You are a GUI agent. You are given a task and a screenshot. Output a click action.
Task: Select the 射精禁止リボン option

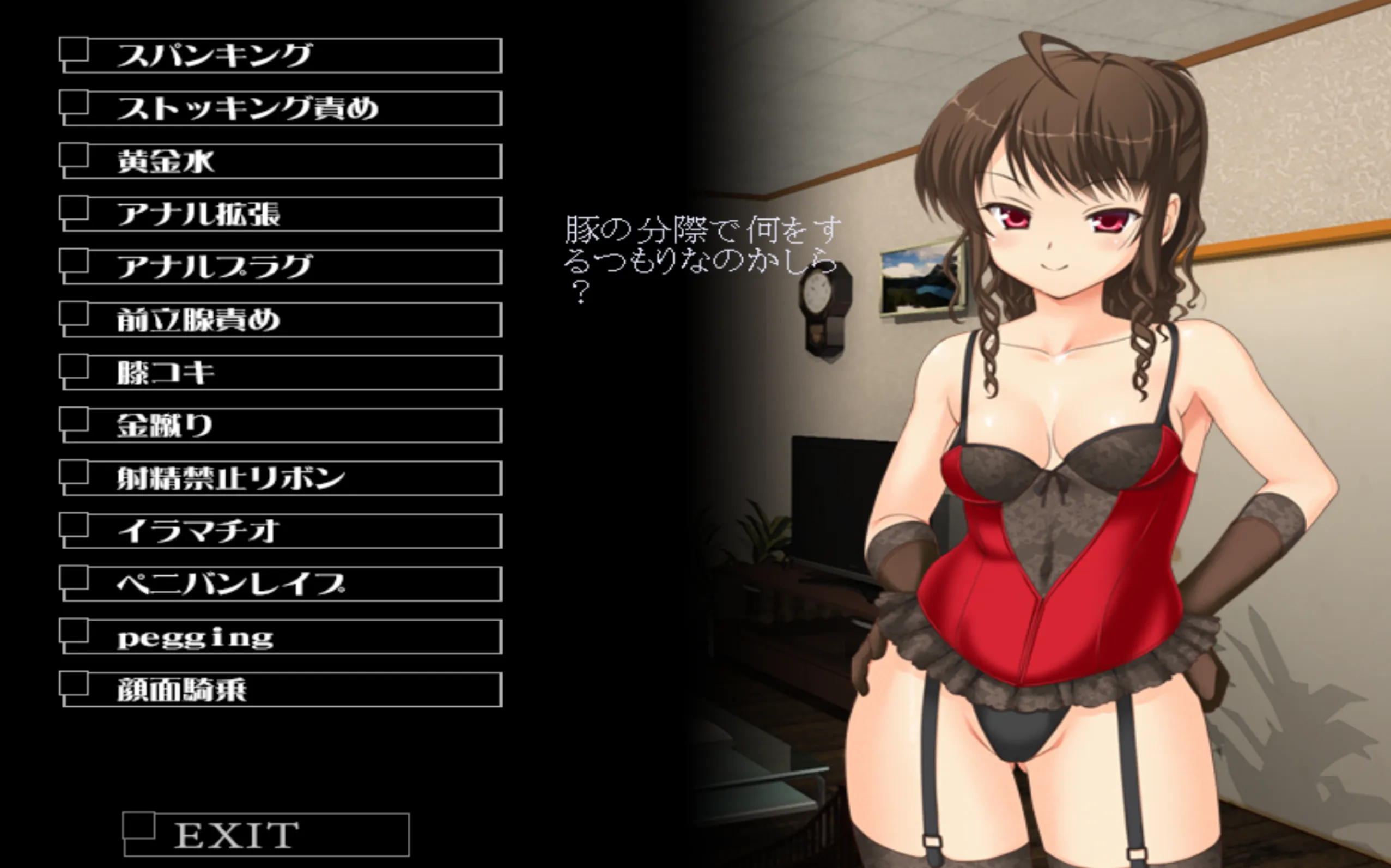[x=281, y=478]
